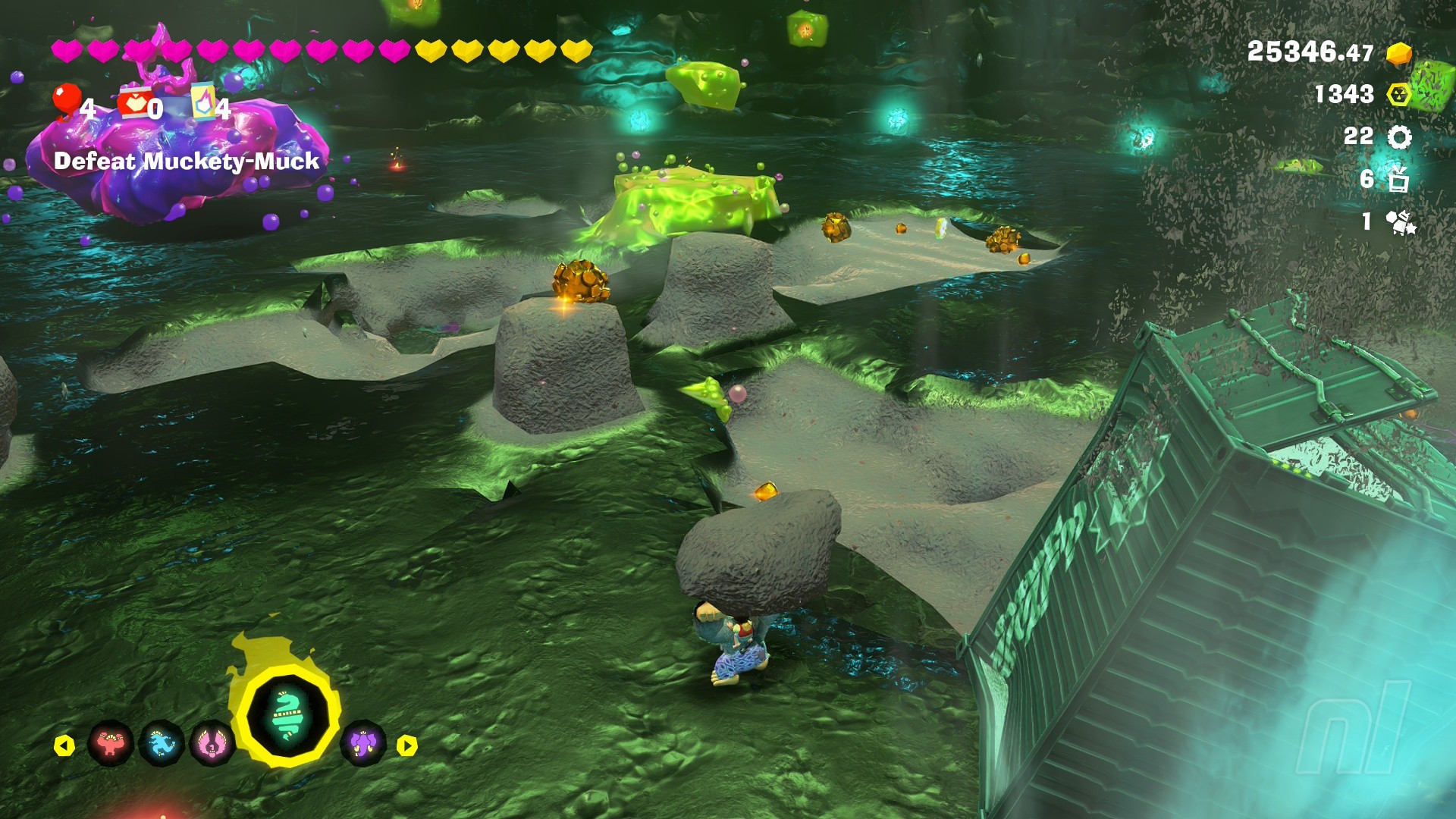Viewport: 1456px width, 819px height.
Task: Click the yellow banandium chip icon
Action: click(x=1398, y=95)
